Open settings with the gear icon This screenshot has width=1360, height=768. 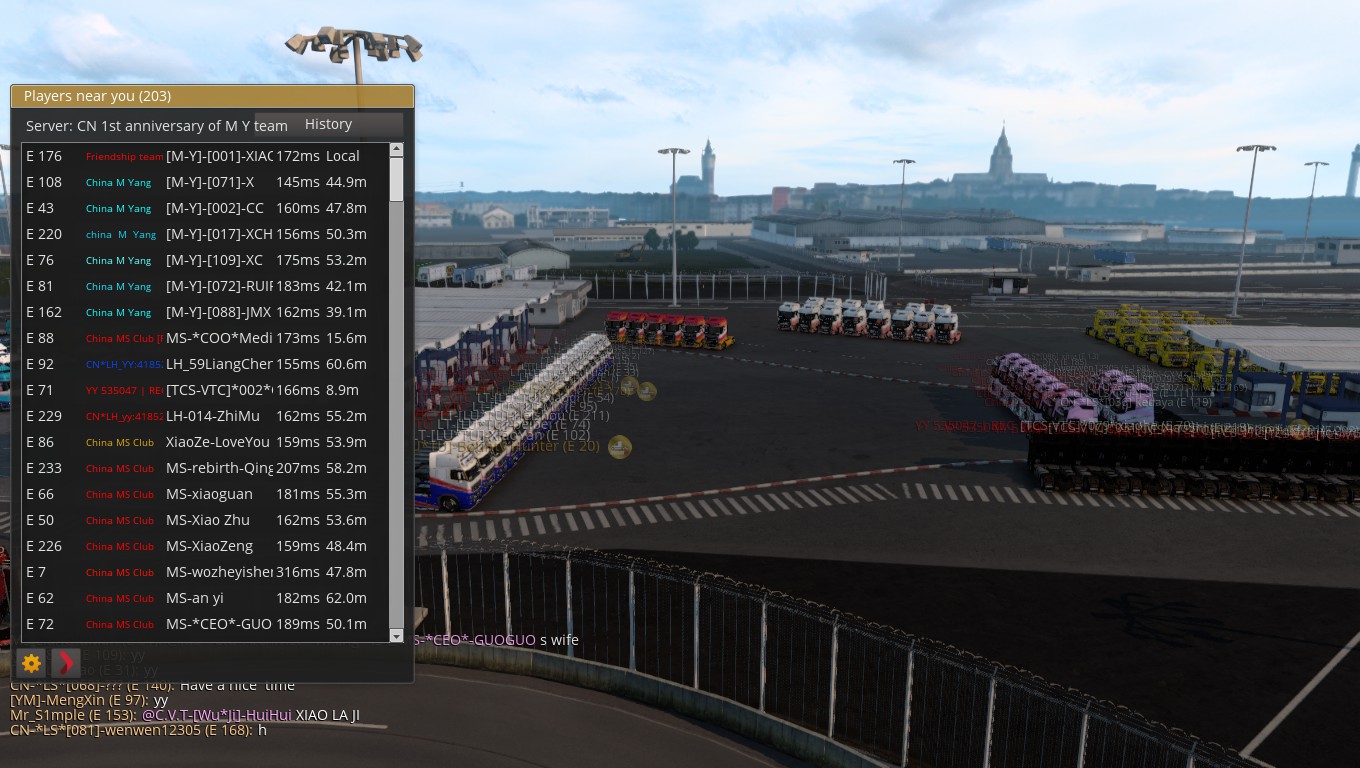coord(32,662)
